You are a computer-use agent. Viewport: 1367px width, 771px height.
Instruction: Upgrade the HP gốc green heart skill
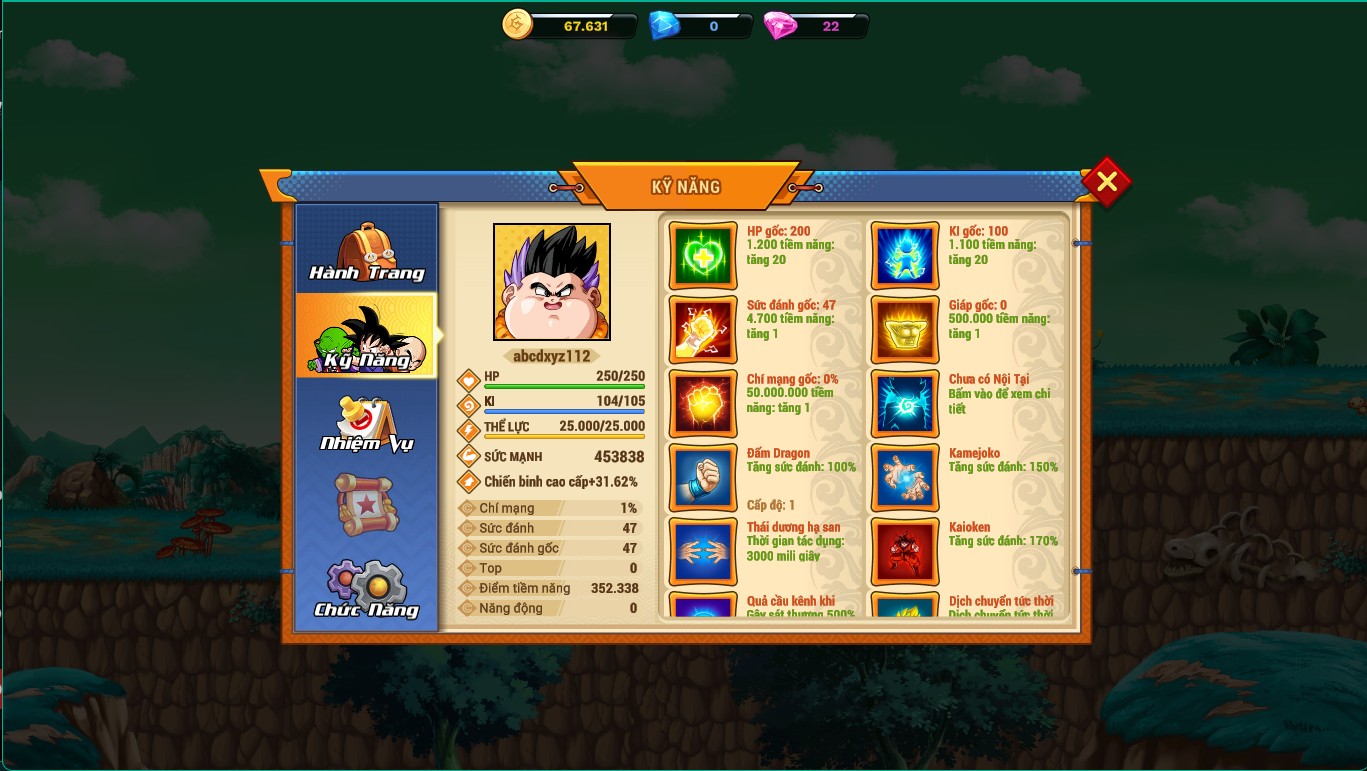(x=703, y=256)
